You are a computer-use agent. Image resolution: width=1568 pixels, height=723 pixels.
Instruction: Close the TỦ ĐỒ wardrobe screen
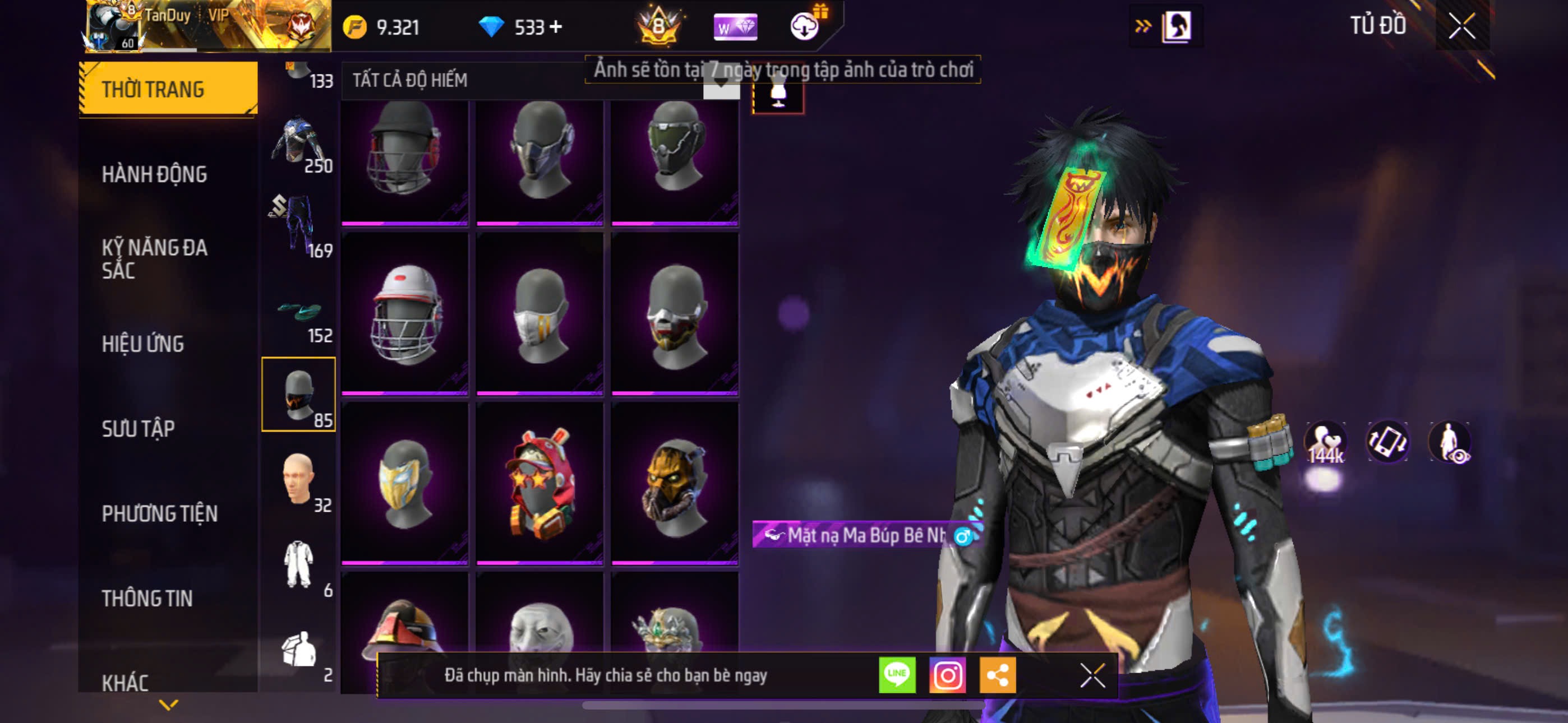(1461, 26)
